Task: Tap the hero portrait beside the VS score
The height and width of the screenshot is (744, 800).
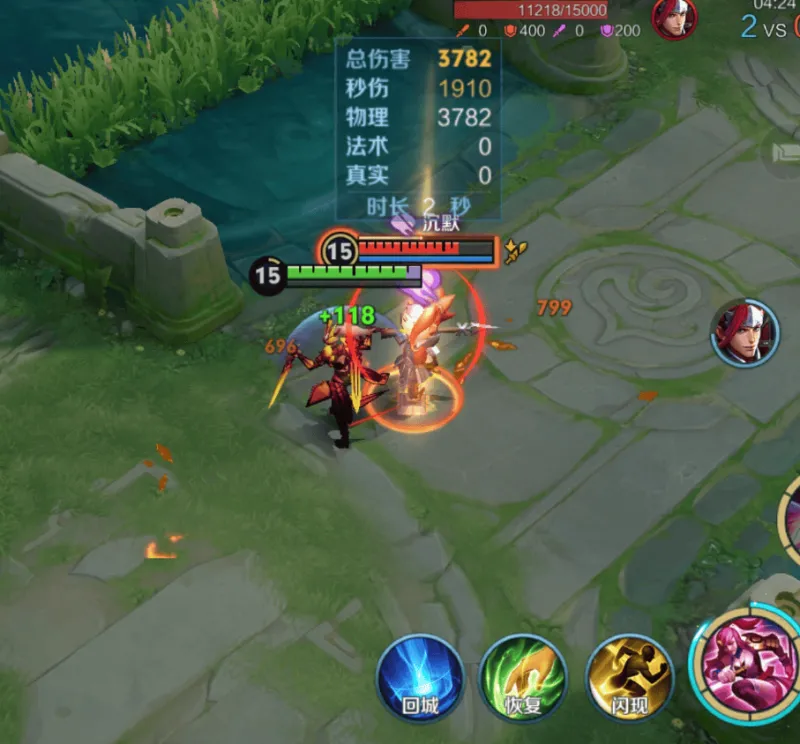Action: coord(675,17)
